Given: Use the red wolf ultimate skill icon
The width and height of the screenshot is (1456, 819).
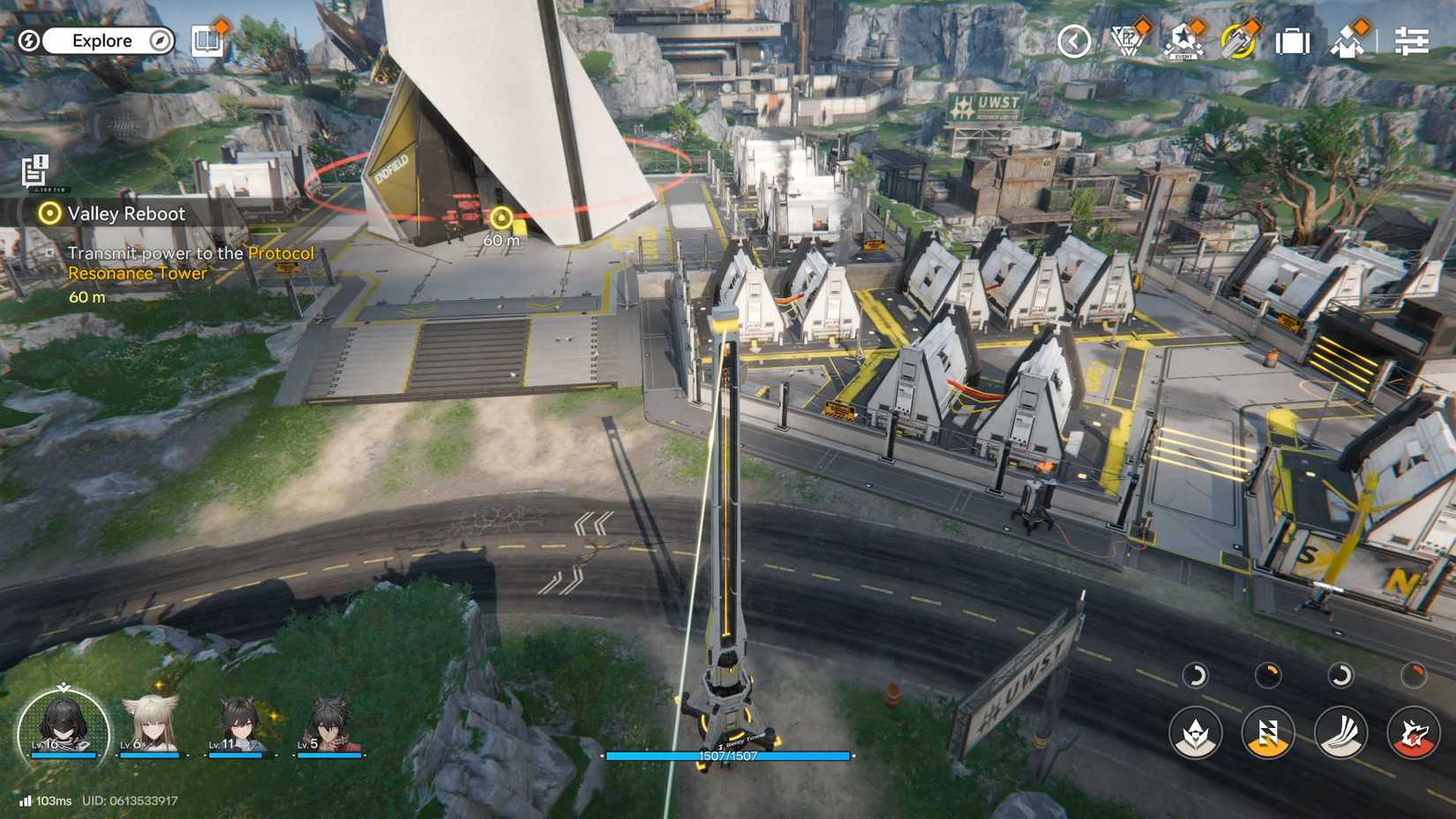Looking at the screenshot, I should [x=1412, y=732].
